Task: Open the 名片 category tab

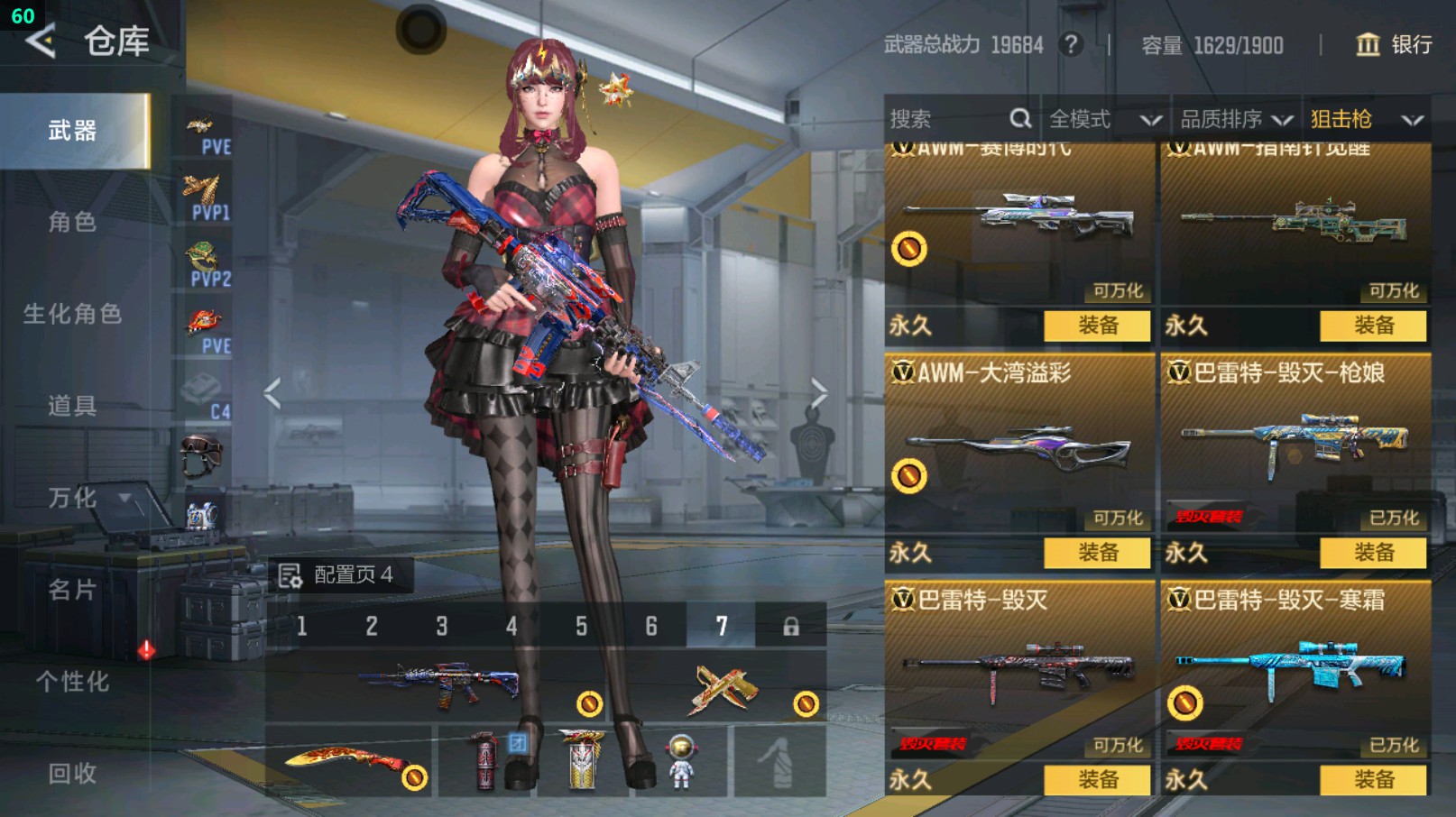Action: (x=72, y=590)
